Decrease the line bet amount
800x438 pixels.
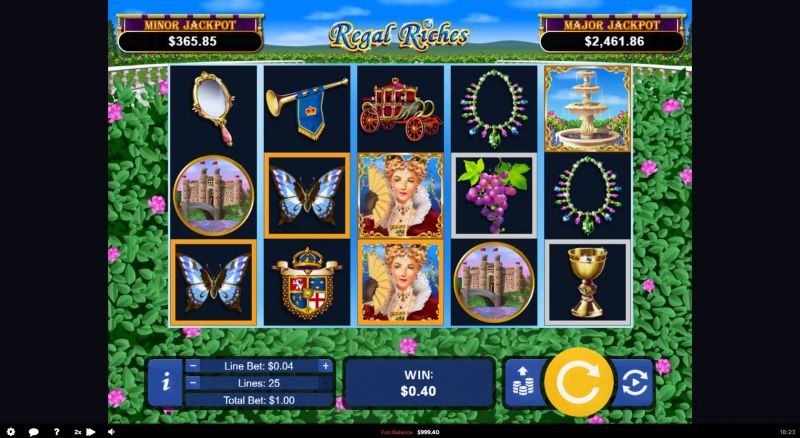point(193,366)
